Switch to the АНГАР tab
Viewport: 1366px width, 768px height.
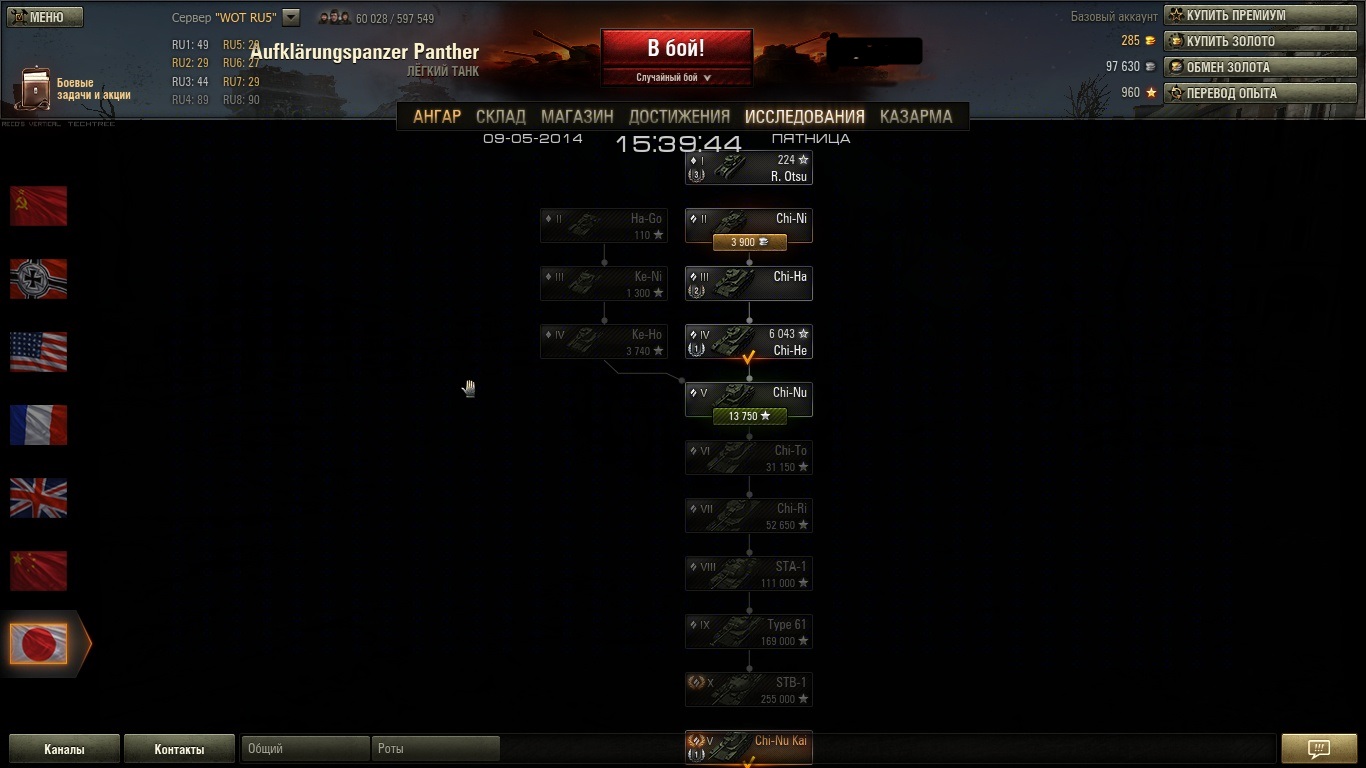[437, 116]
